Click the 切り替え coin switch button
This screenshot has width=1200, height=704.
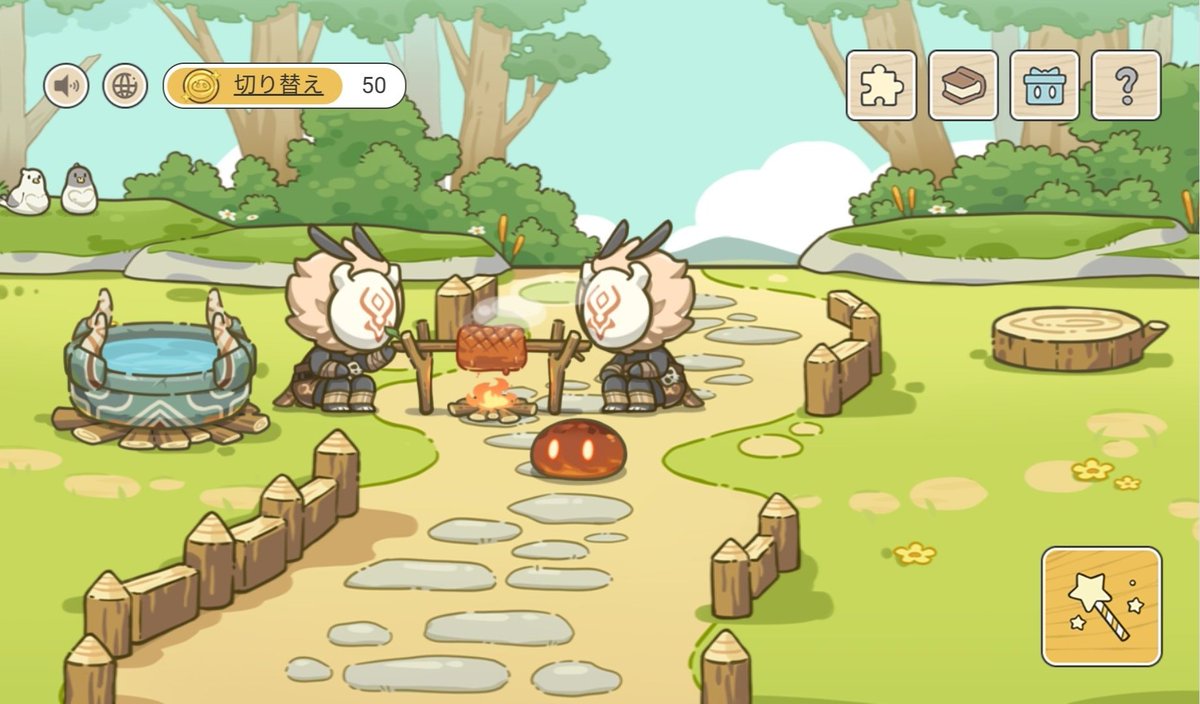[x=255, y=86]
